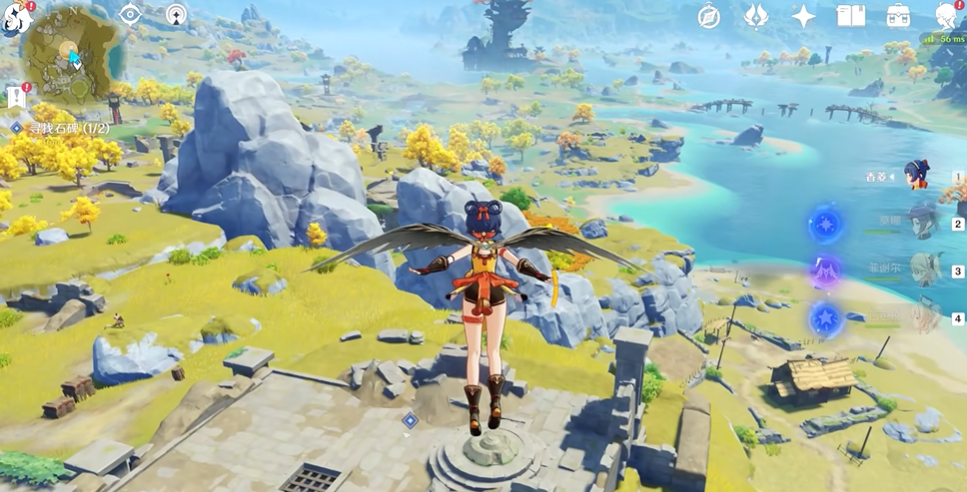Open the compass events icon
The width and height of the screenshot is (967, 492).
(x=709, y=15)
